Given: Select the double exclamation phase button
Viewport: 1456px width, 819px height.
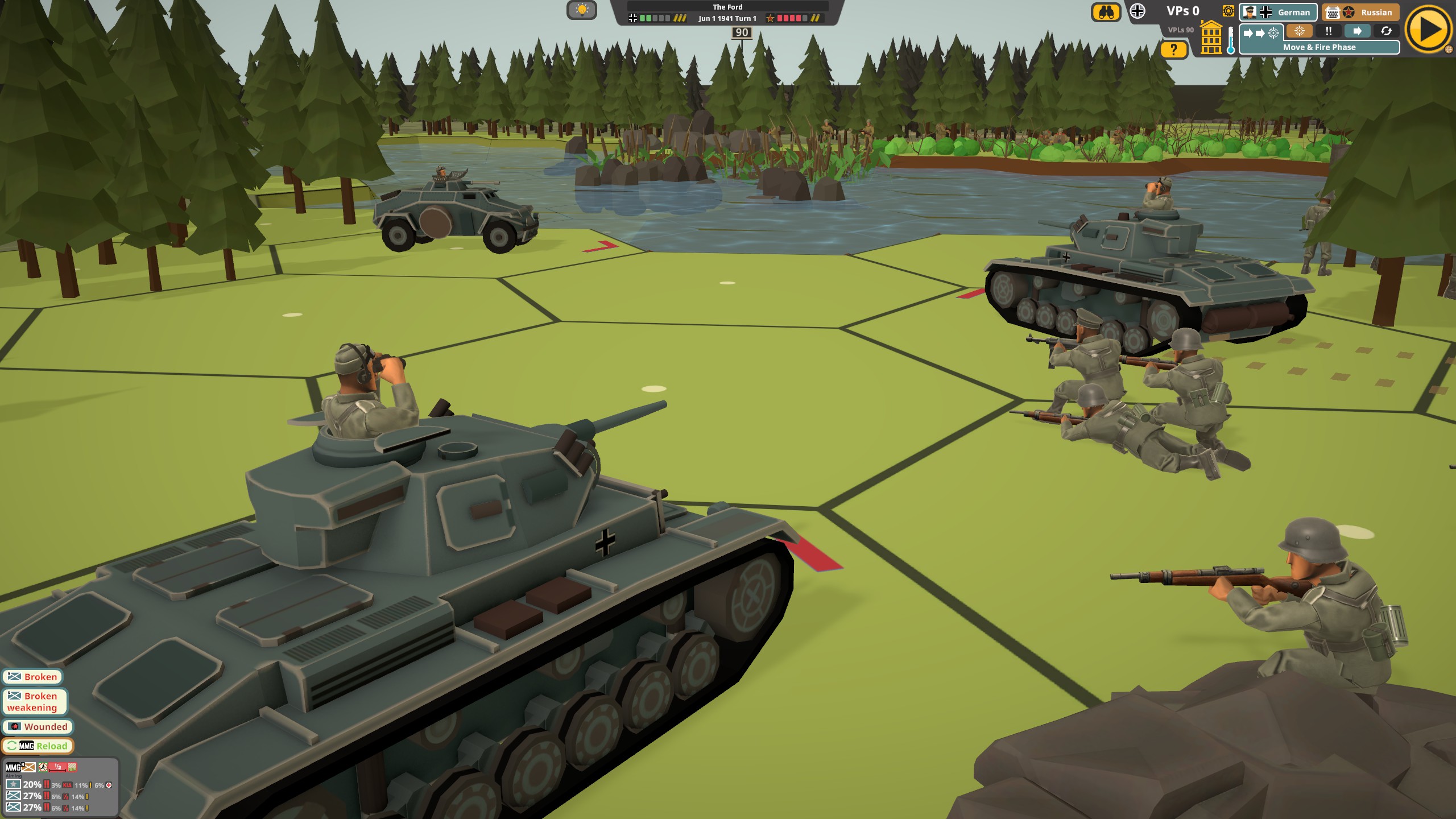Looking at the screenshot, I should 1328,31.
